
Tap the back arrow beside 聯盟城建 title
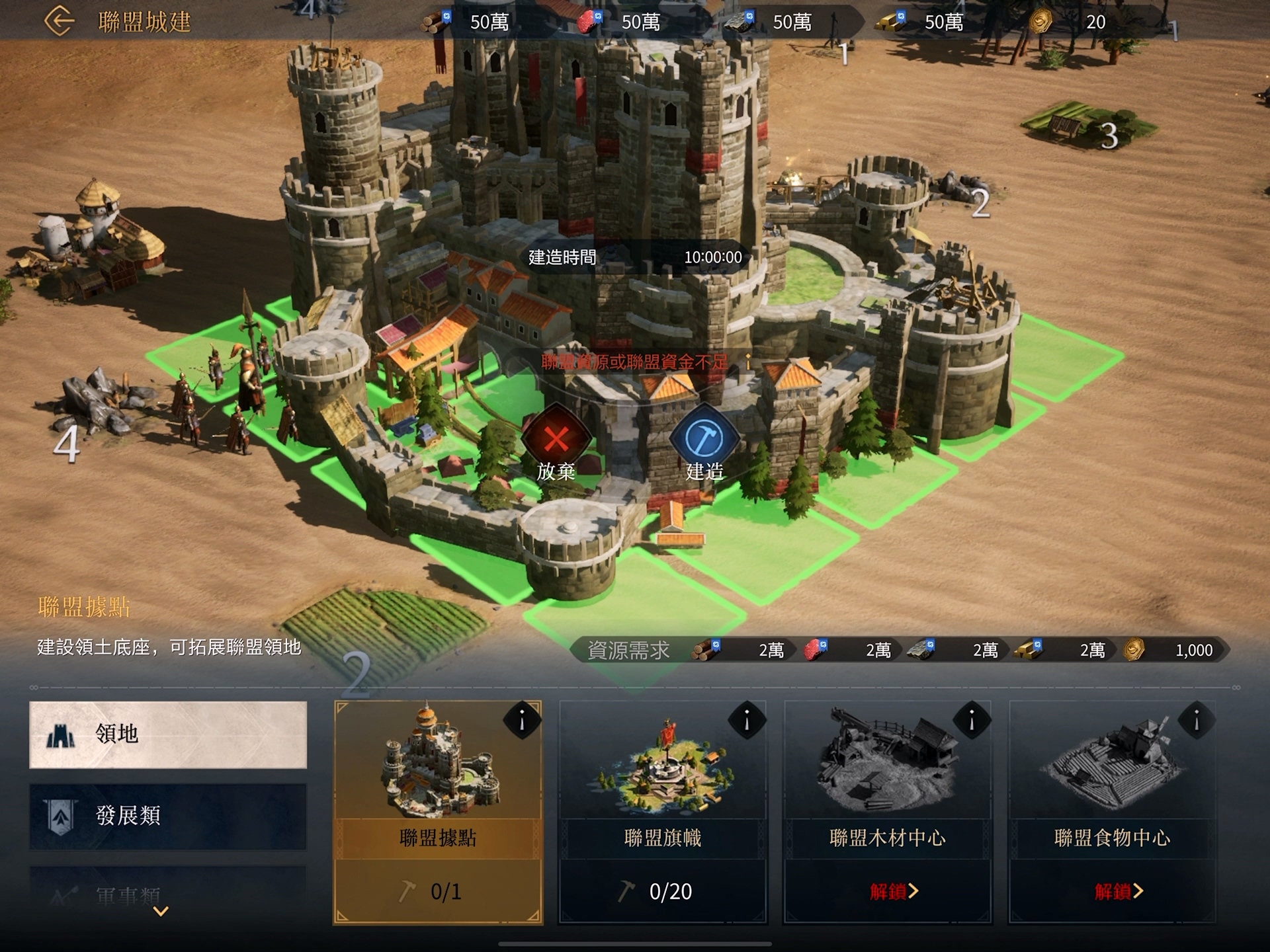[60, 20]
